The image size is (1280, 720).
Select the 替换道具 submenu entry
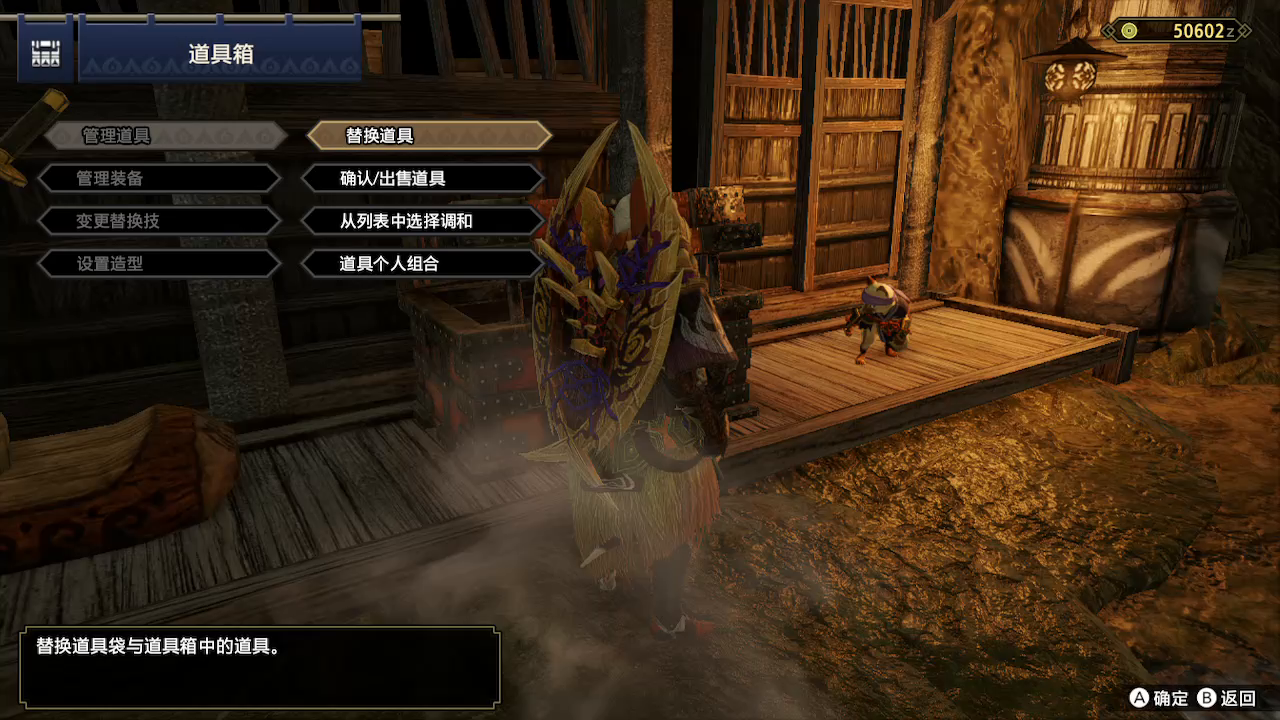tap(426, 136)
